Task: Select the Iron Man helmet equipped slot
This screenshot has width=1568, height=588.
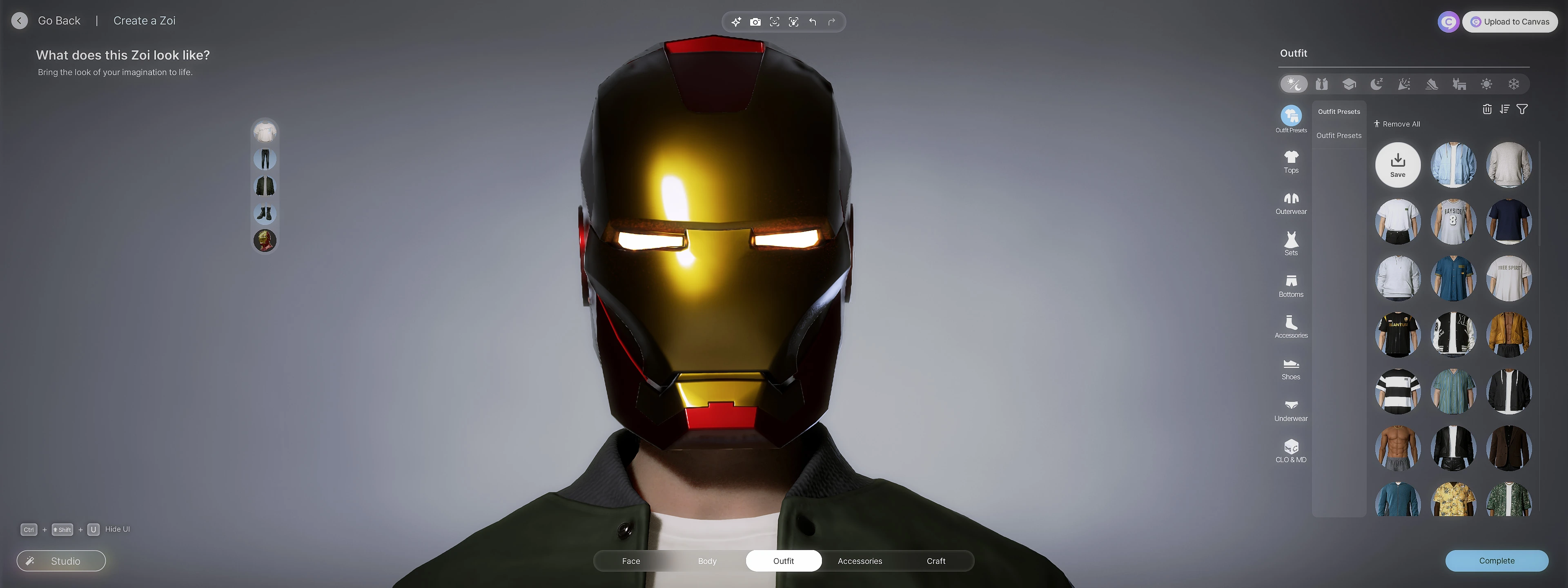Action: (x=265, y=241)
